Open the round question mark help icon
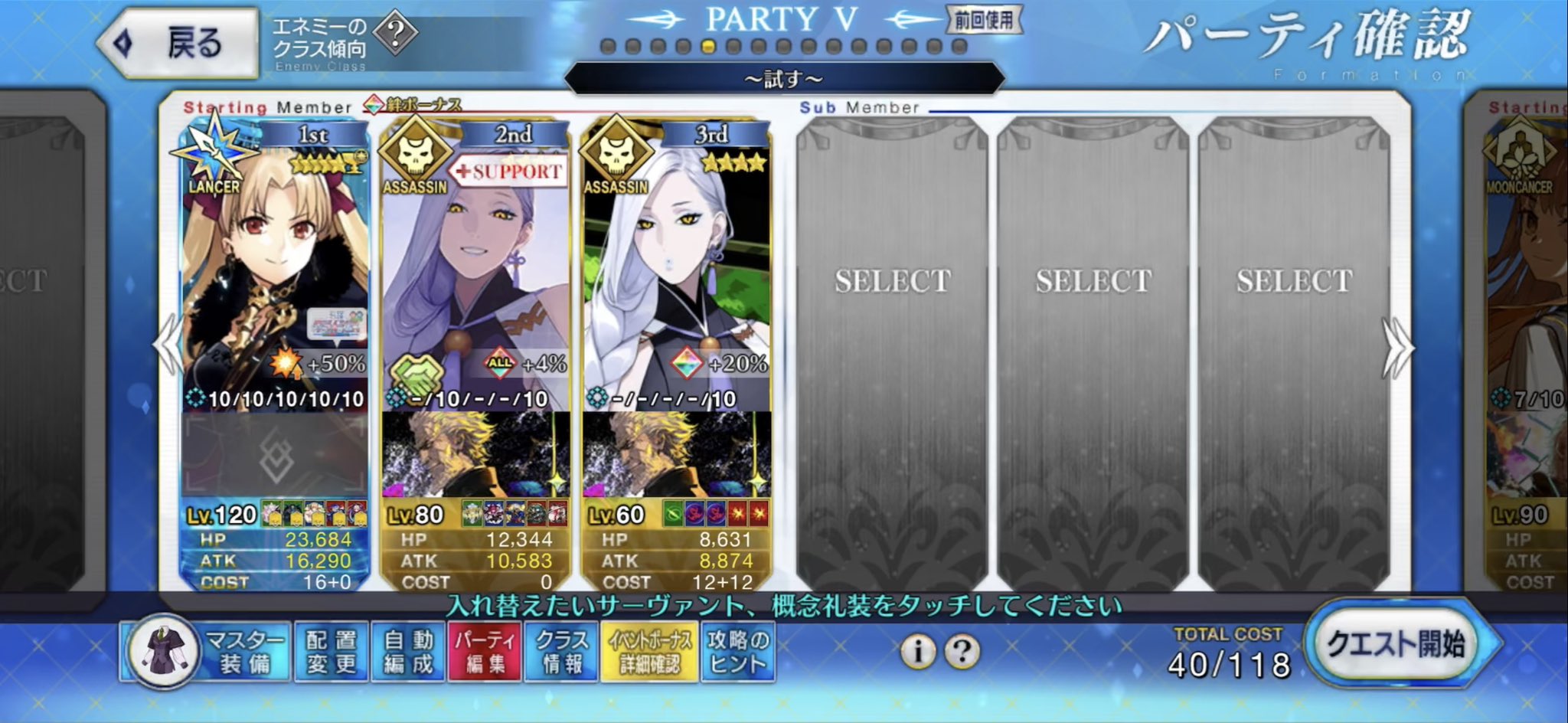This screenshot has height=723, width=1568. (x=962, y=652)
